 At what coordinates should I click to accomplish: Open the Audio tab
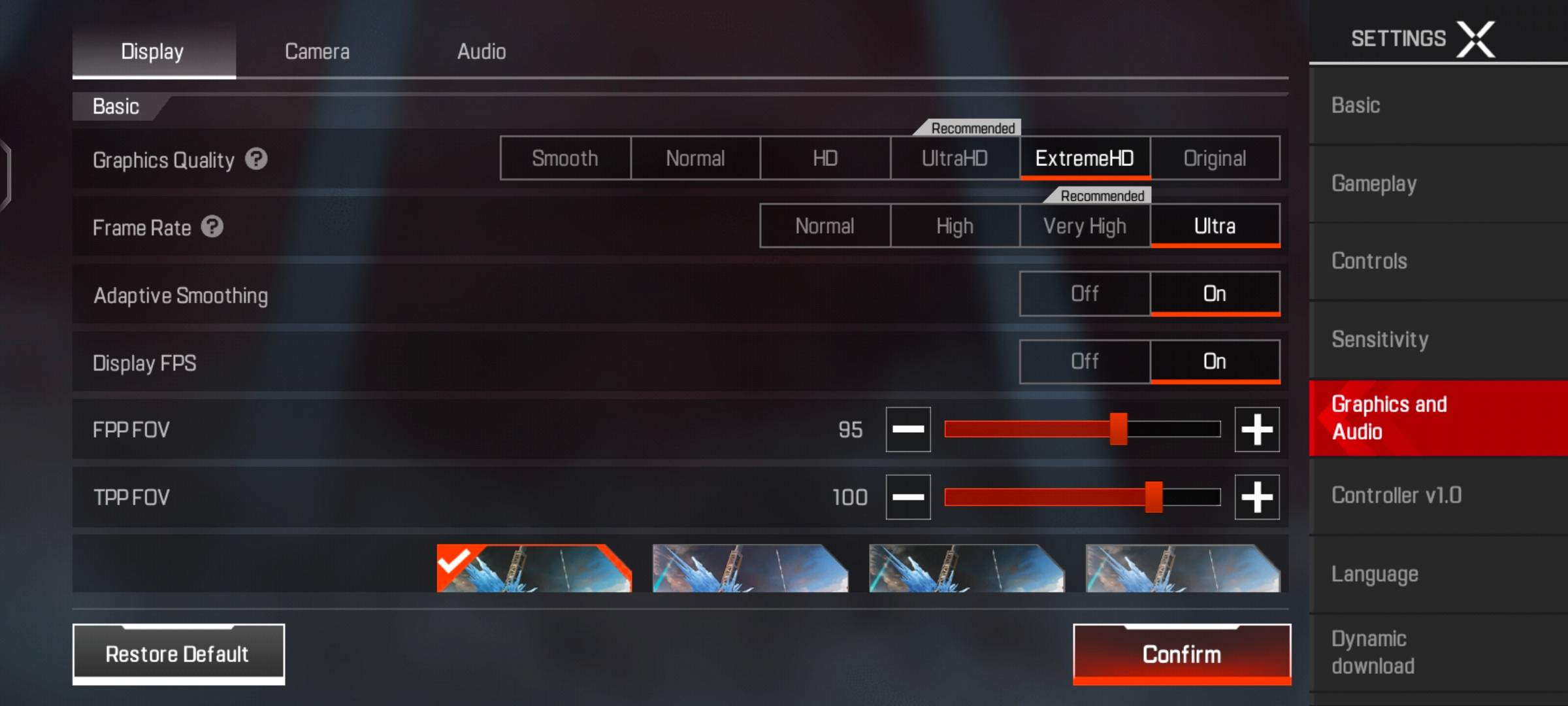(482, 51)
